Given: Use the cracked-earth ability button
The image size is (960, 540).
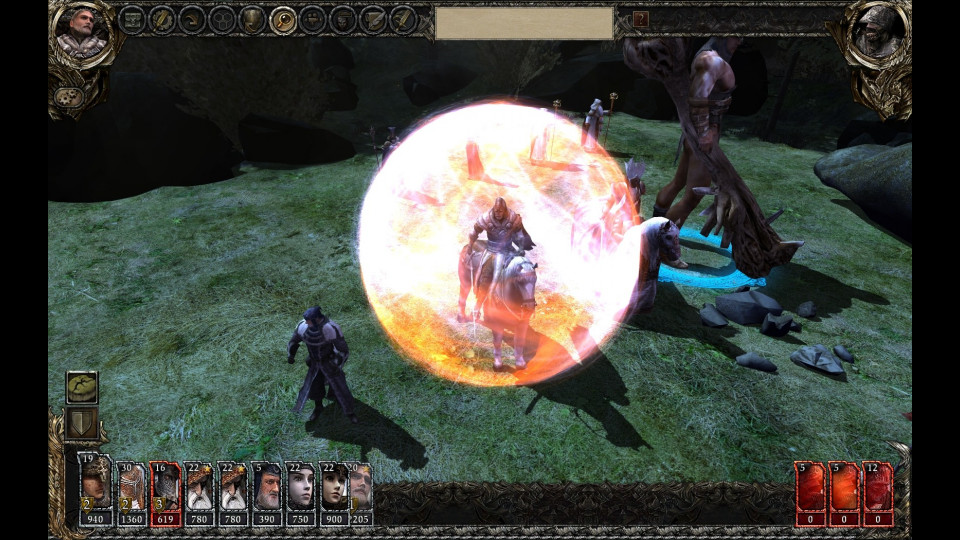Looking at the screenshot, I should (x=82, y=388).
